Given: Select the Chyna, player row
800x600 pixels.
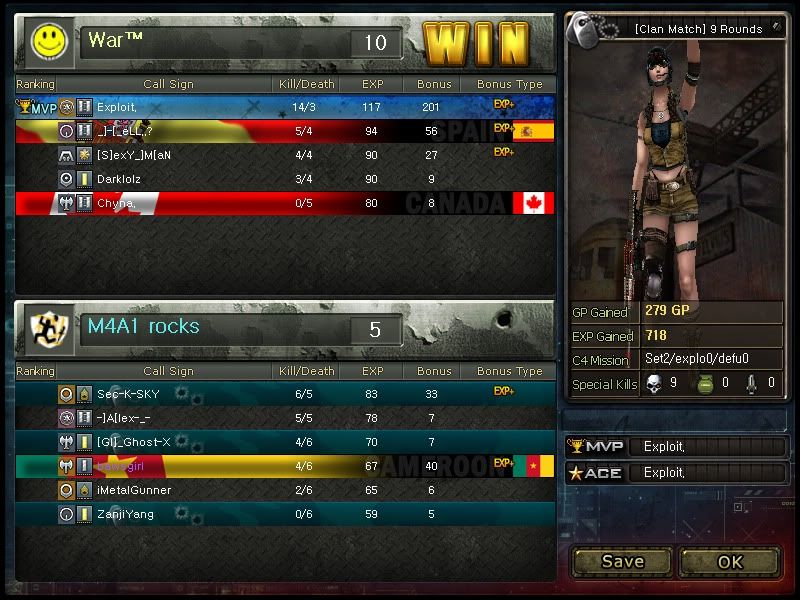Looking at the screenshot, I should (285, 203).
